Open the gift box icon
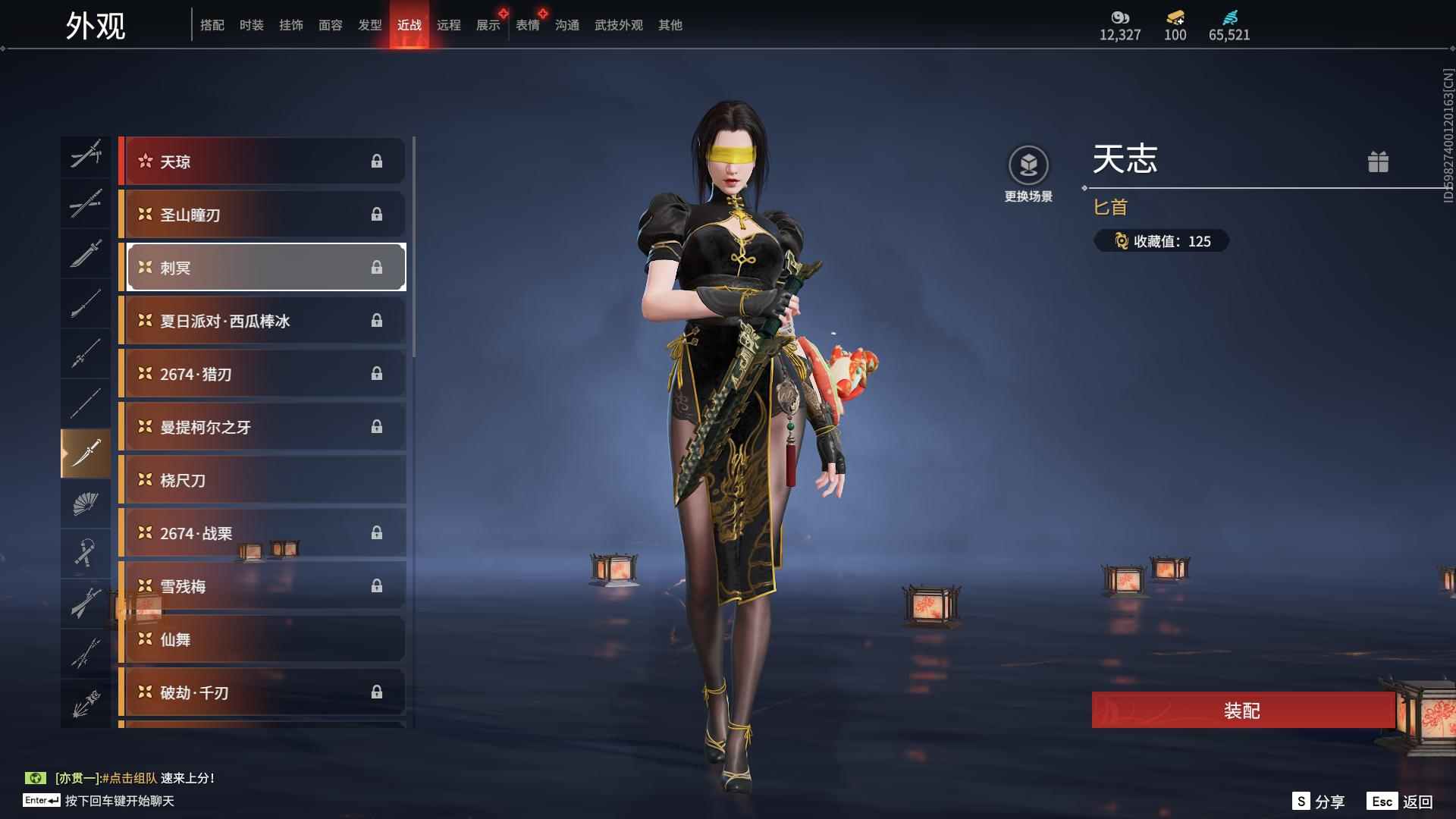1456x819 pixels. (x=1378, y=162)
